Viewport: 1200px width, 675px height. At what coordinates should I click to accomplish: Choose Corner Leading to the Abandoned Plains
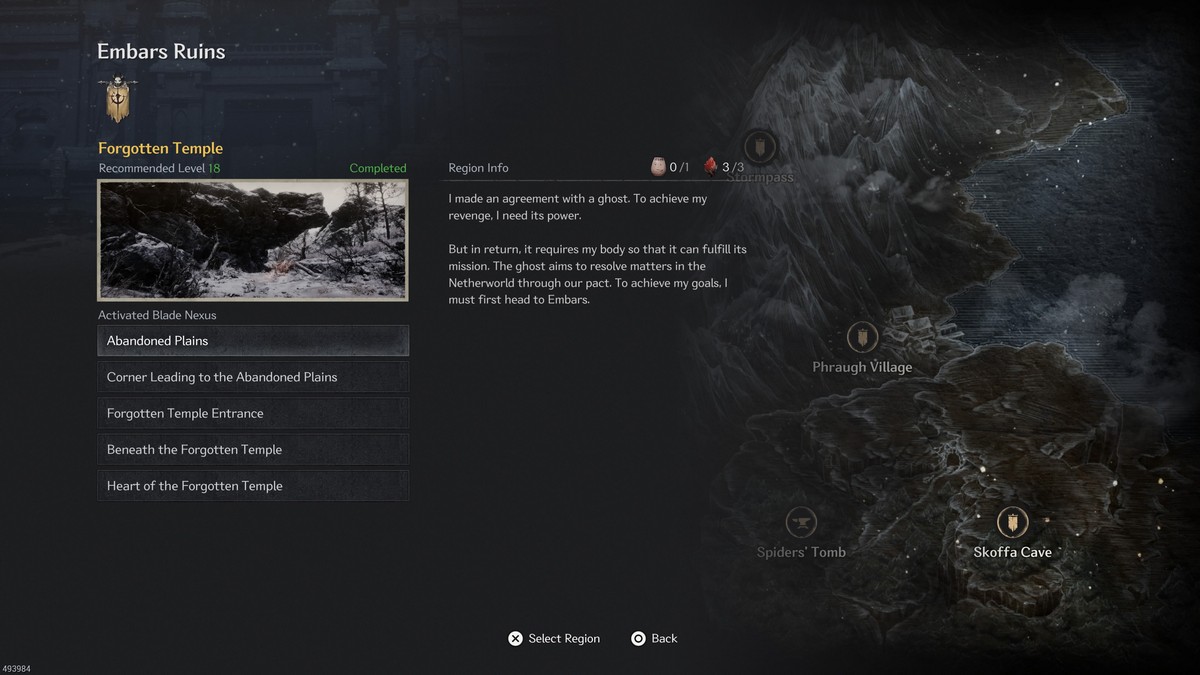point(252,377)
